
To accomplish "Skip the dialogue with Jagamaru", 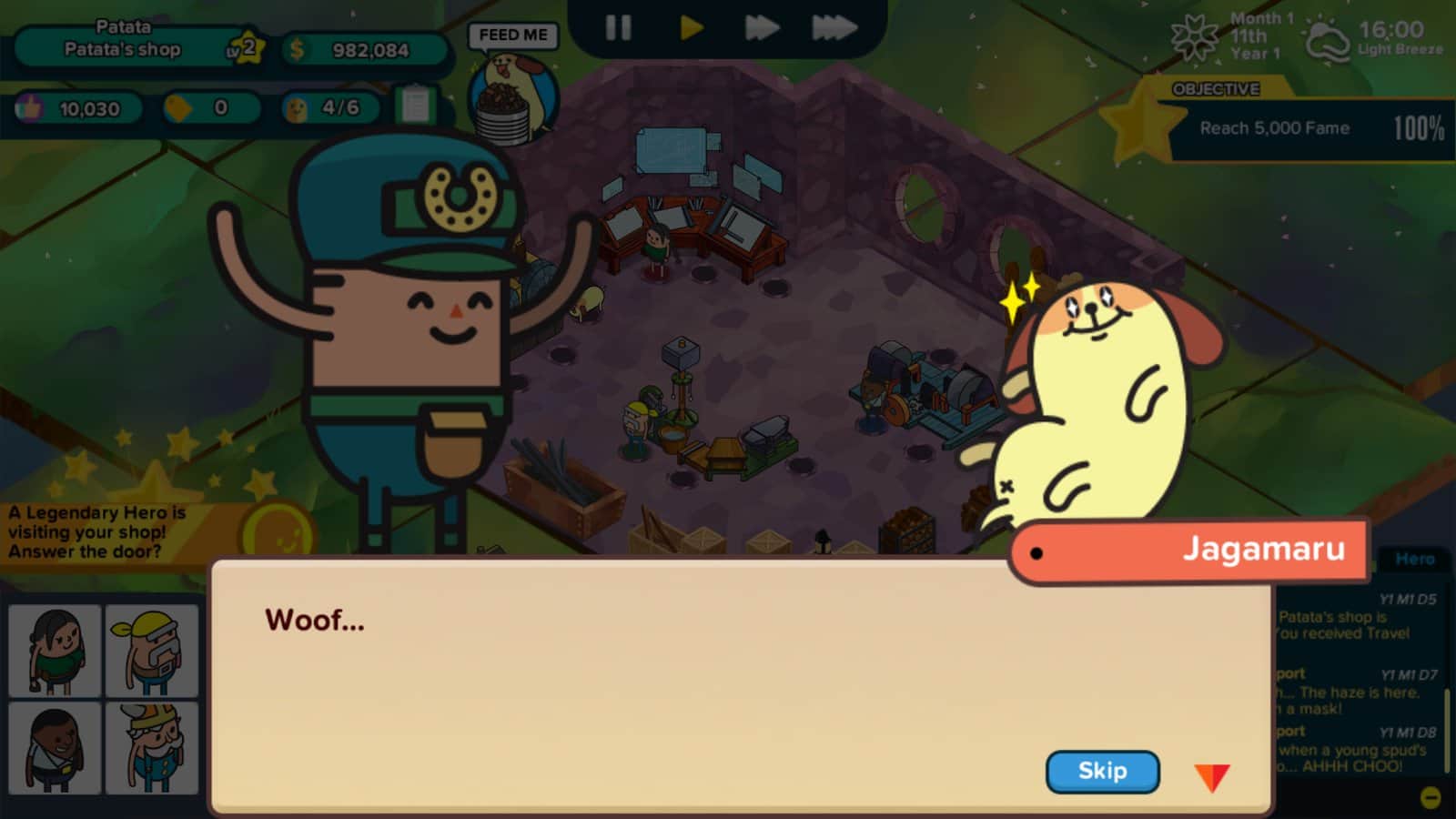I will [x=1102, y=772].
